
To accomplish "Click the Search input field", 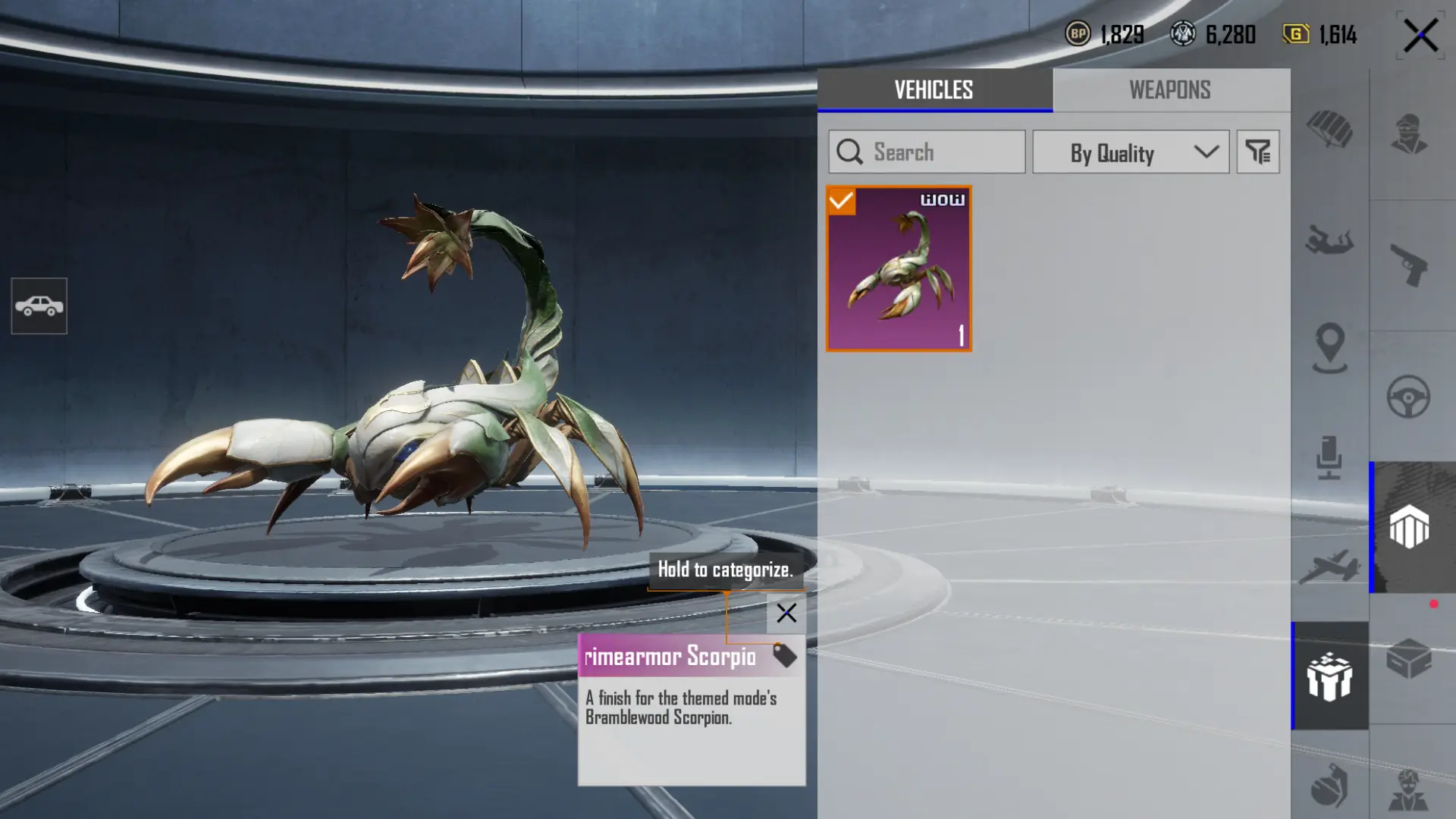I will tap(927, 152).
